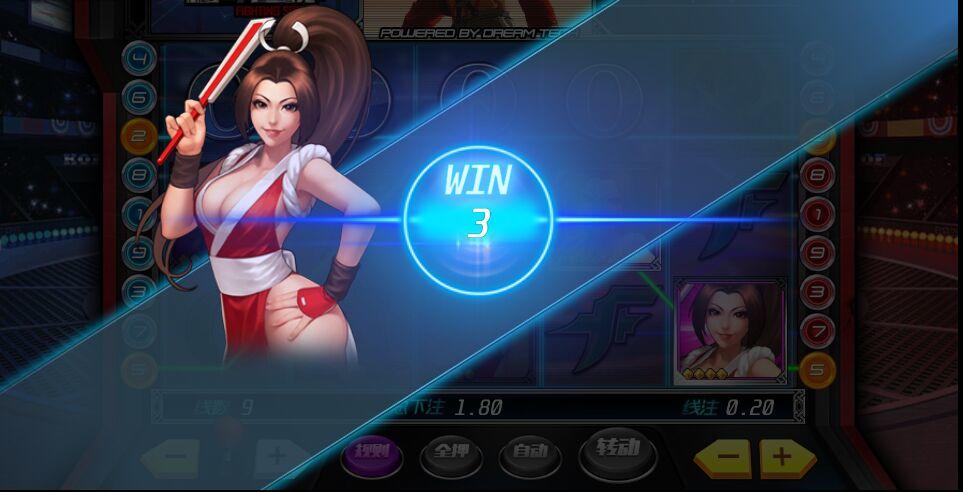Increase line bet with the bright yellow plus
The height and width of the screenshot is (492, 963).
[786, 458]
